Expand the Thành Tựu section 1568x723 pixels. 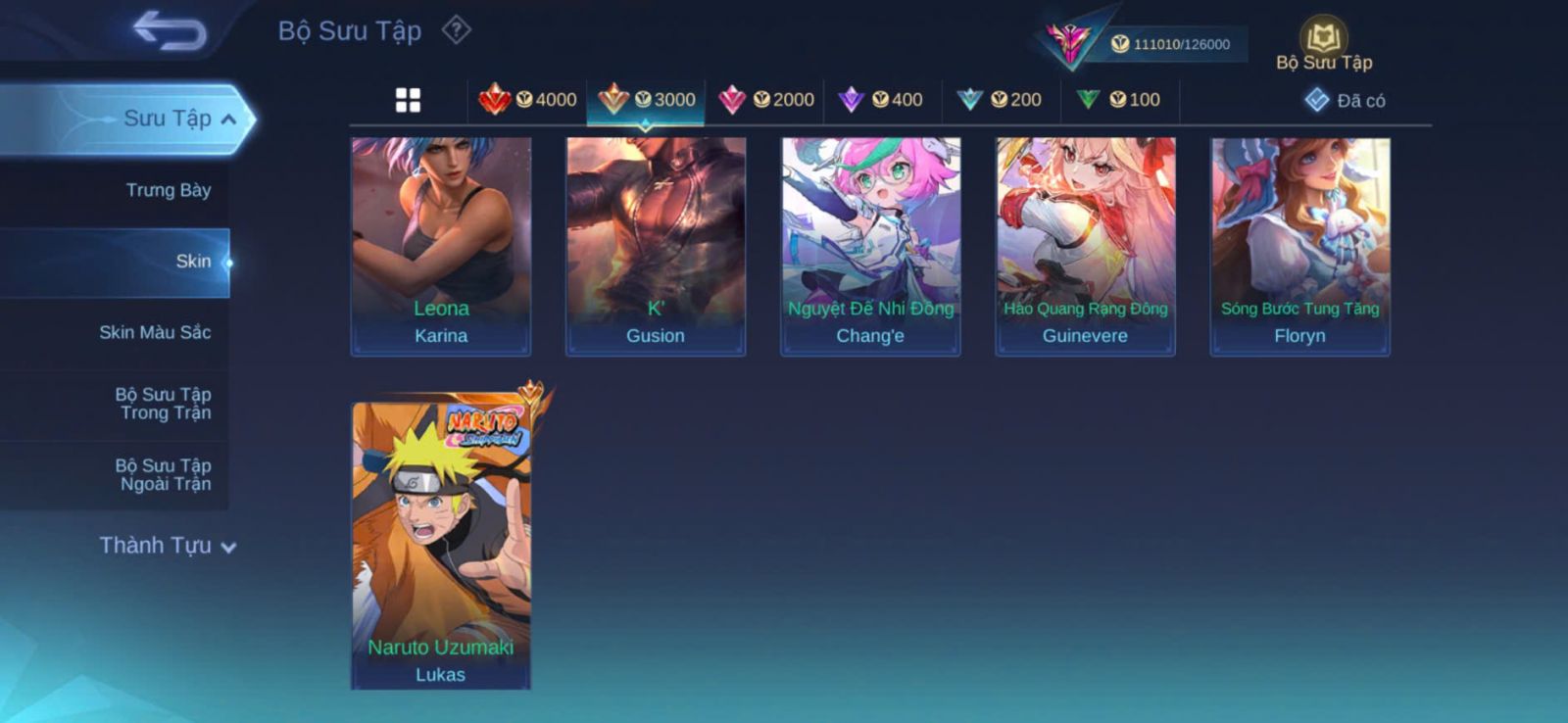click(168, 546)
